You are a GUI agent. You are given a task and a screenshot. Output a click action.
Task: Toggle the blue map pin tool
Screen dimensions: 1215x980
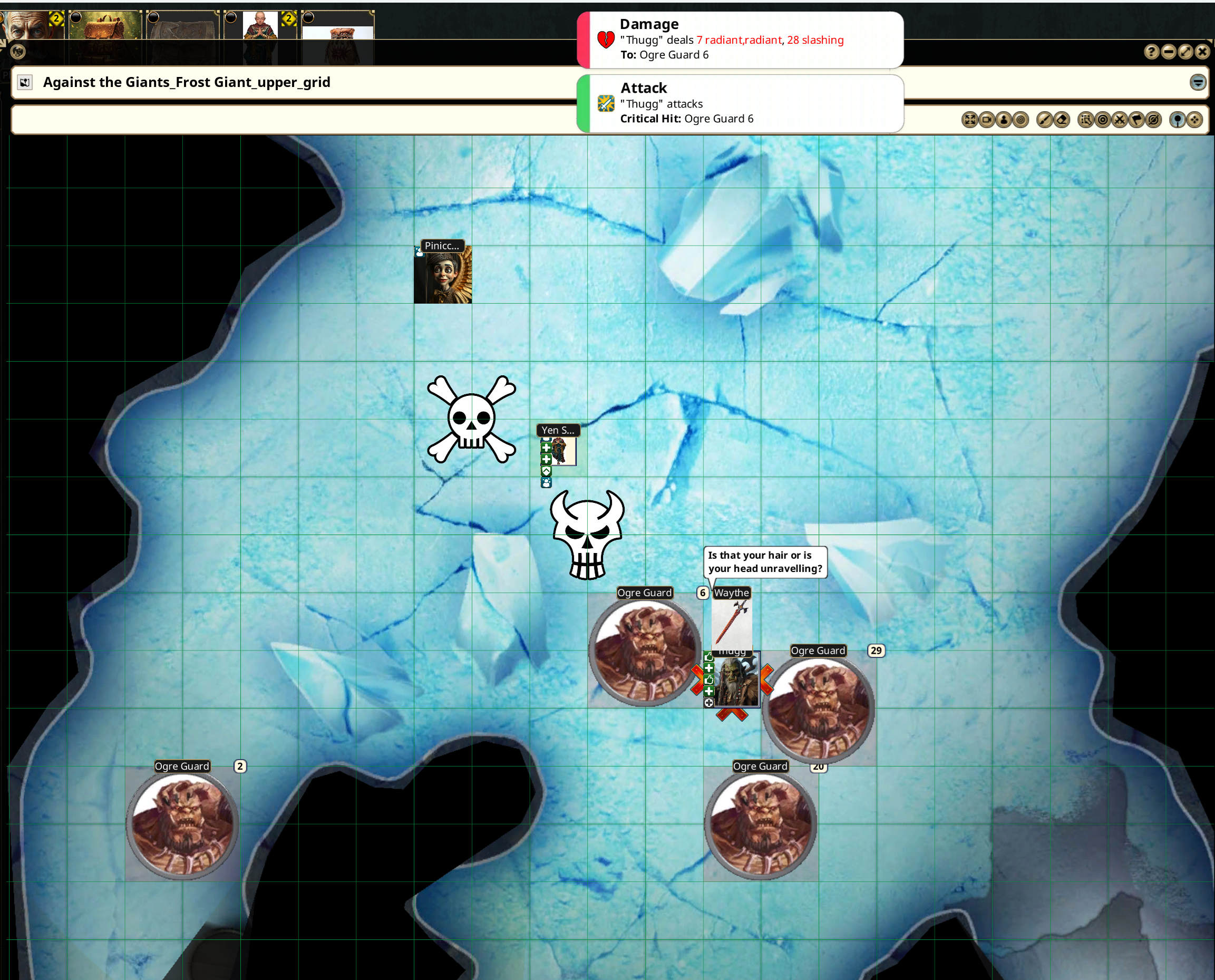[1177, 120]
